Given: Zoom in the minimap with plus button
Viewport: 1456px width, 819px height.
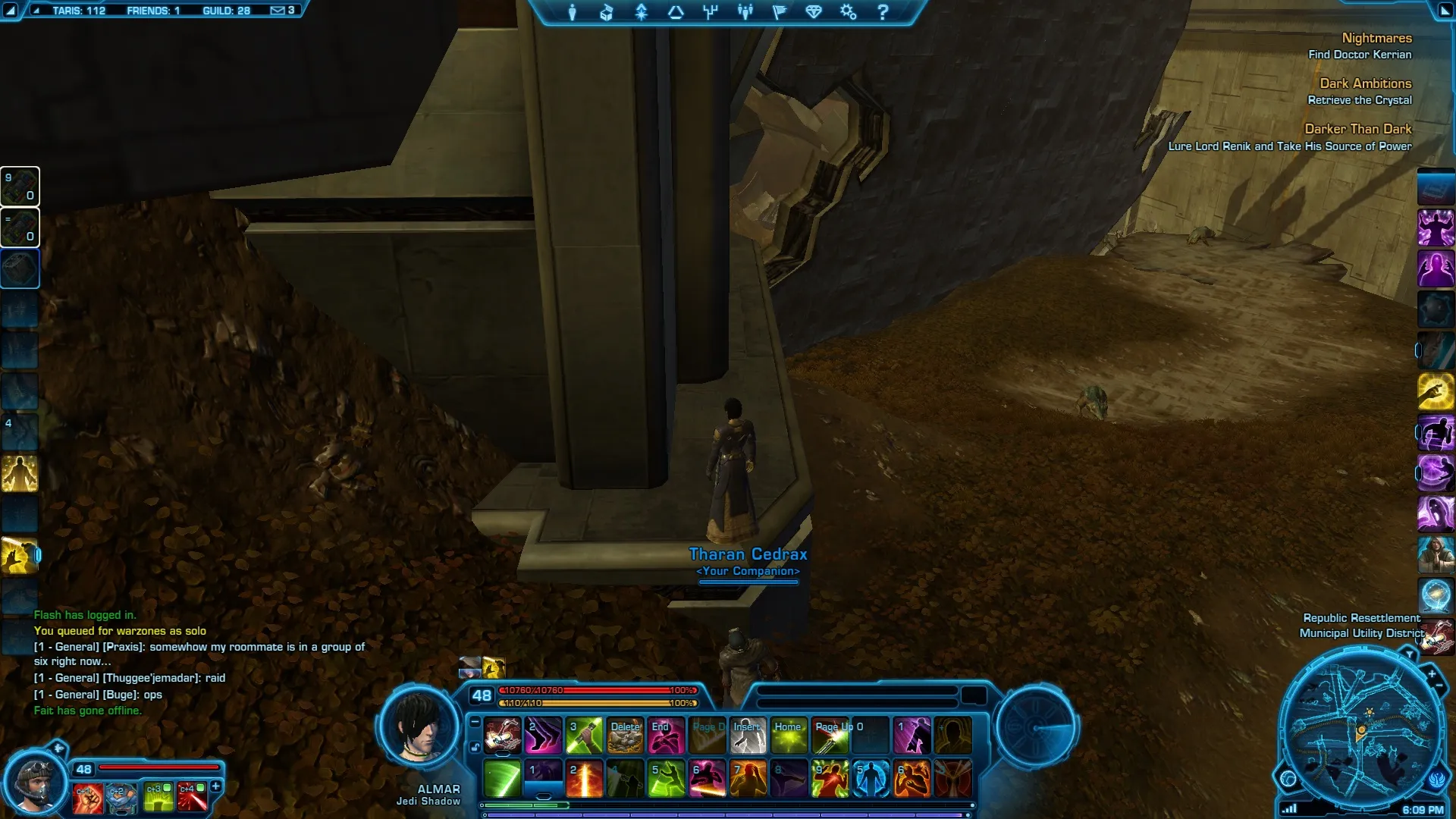Looking at the screenshot, I should [1432, 673].
